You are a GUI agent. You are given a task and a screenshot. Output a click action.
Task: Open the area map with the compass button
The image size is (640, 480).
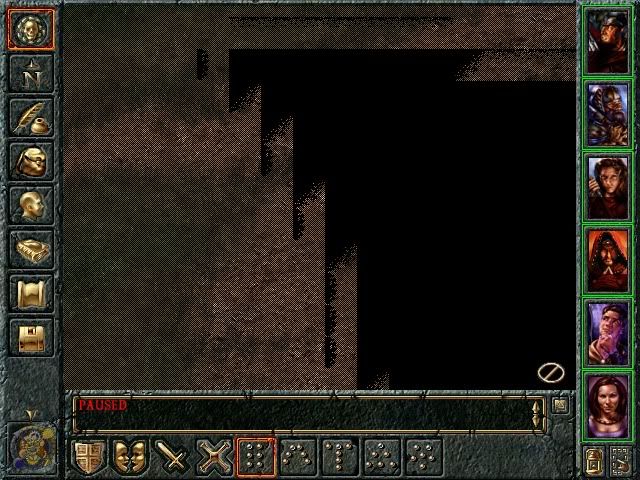(30, 72)
